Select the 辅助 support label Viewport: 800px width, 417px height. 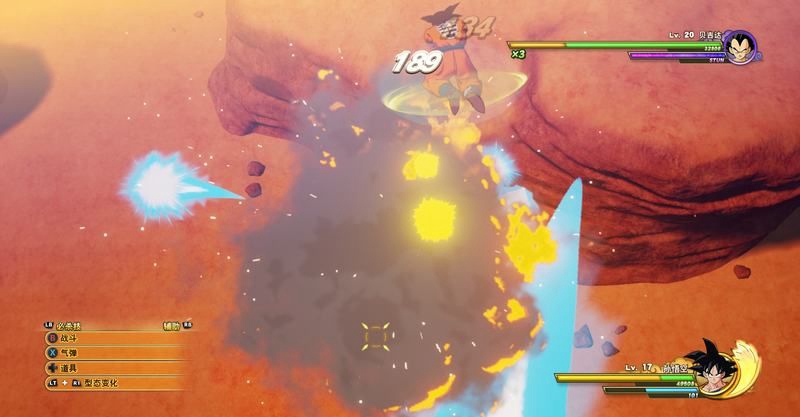(172, 325)
